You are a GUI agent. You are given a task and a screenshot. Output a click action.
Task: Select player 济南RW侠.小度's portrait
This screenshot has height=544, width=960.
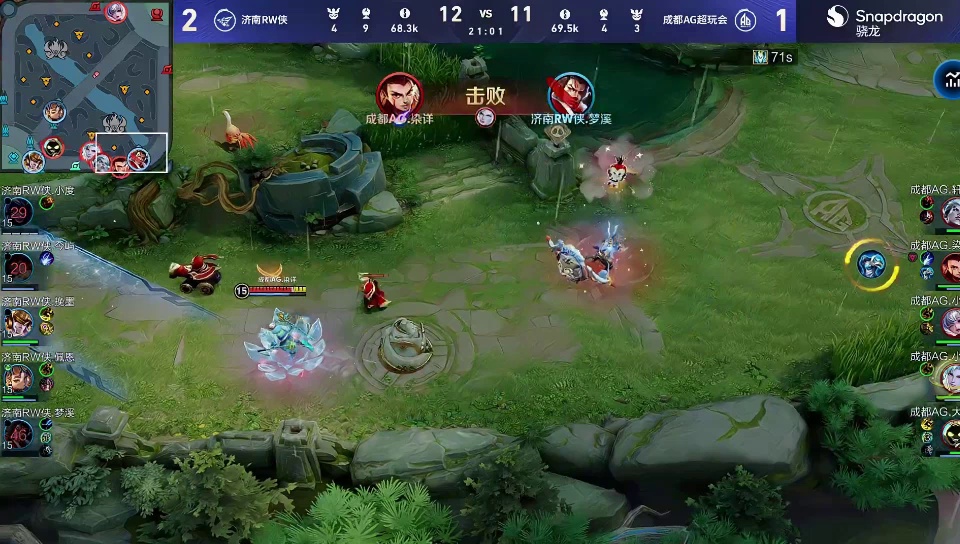coord(19,211)
